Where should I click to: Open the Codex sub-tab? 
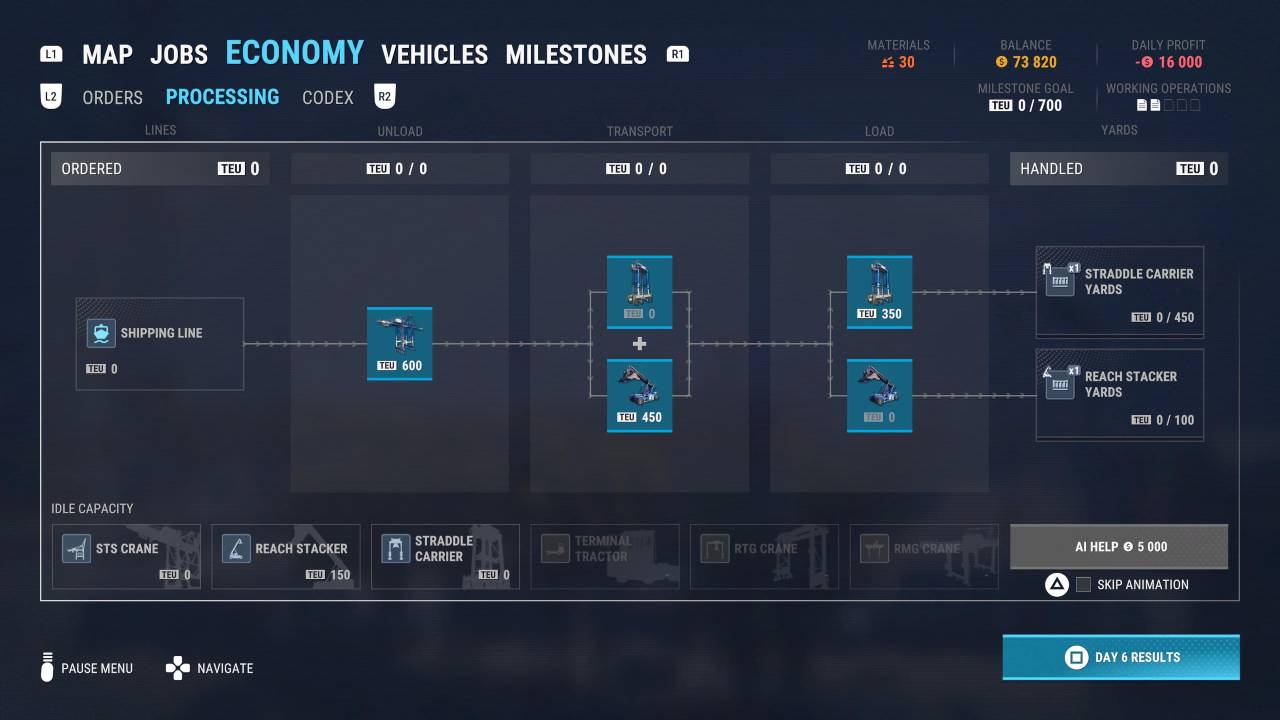point(328,97)
